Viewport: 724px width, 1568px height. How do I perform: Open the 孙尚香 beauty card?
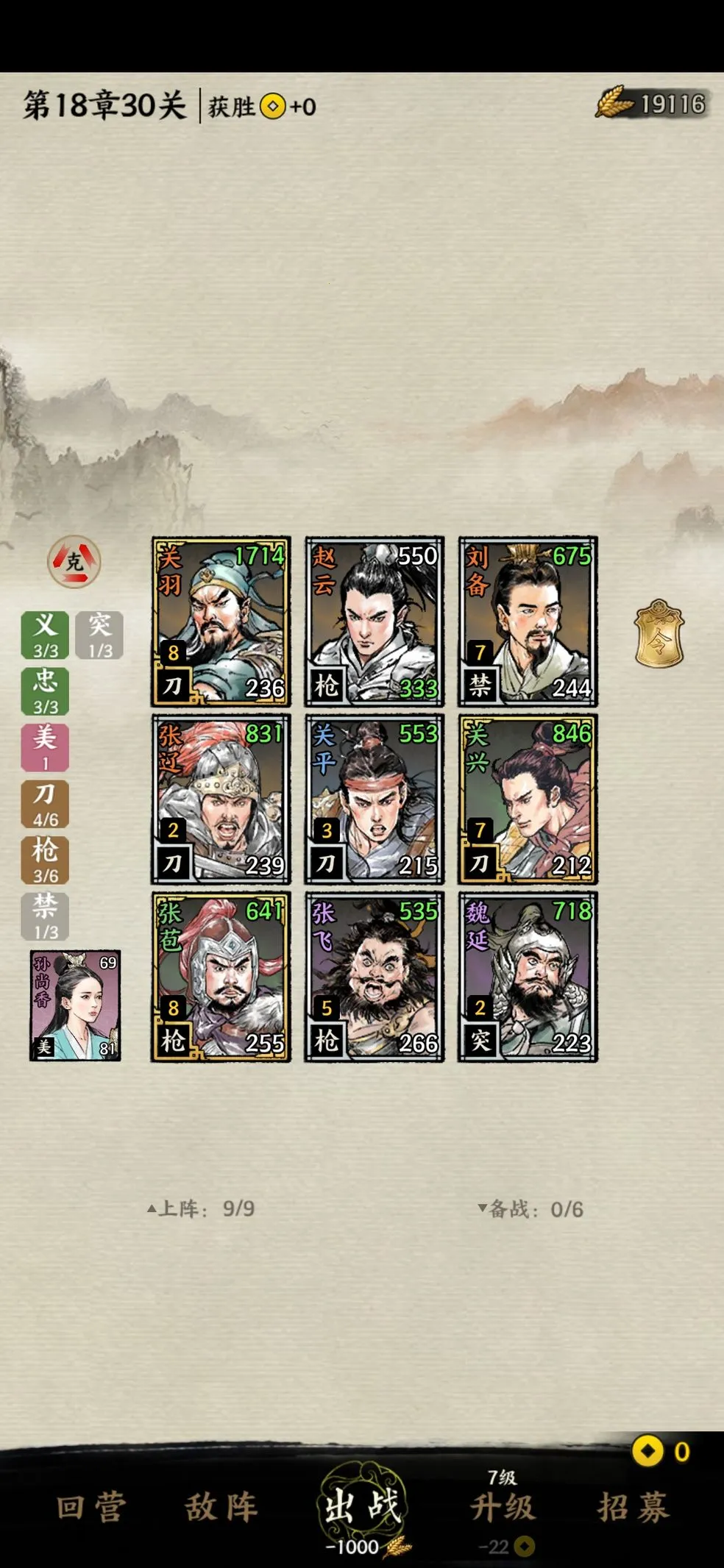75,1005
